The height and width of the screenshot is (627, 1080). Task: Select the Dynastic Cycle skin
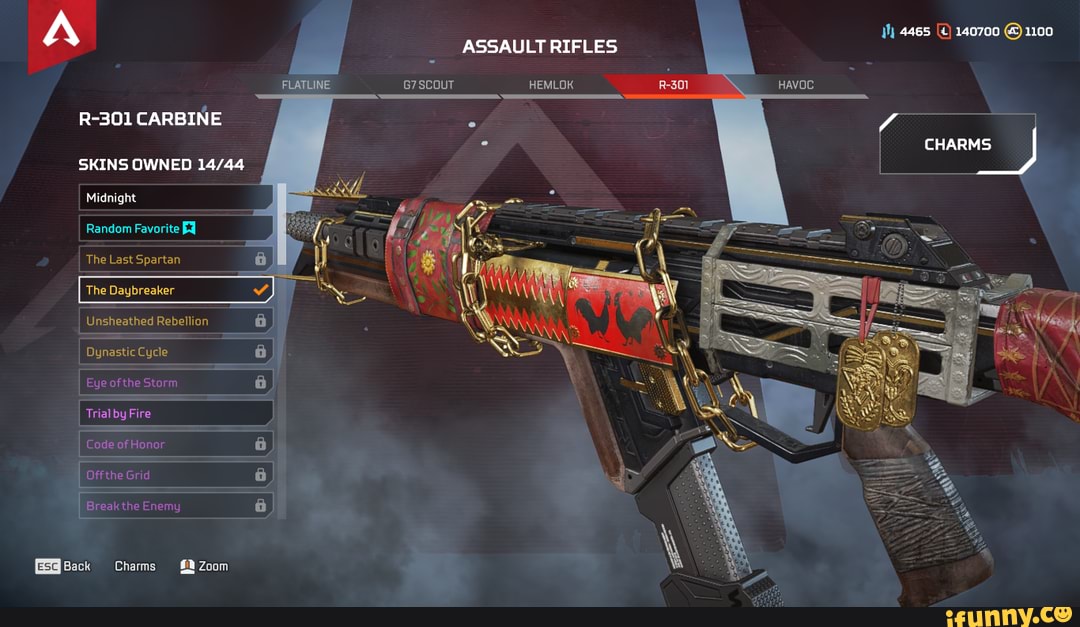click(176, 352)
